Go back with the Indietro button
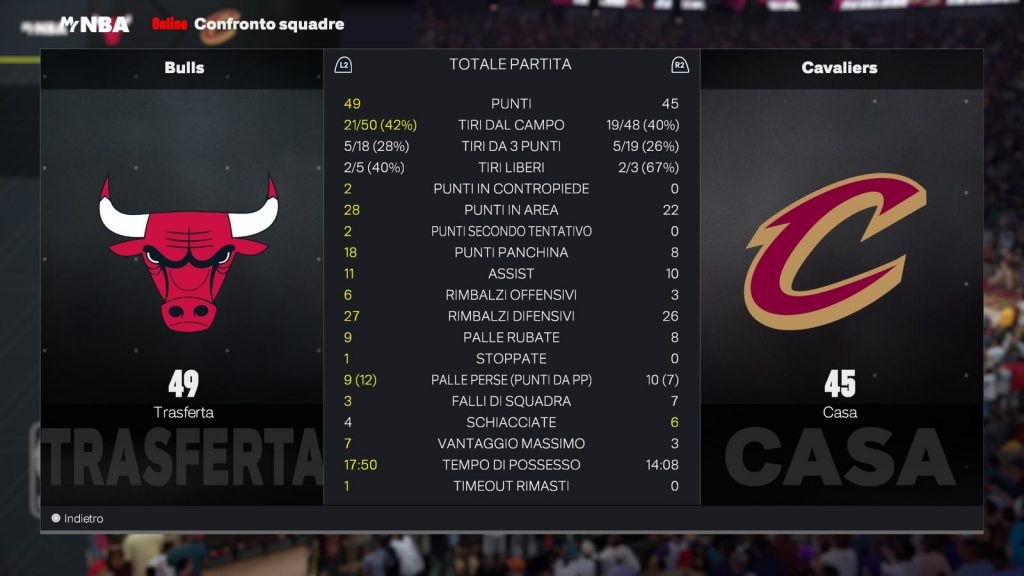 pyautogui.click(x=78, y=518)
